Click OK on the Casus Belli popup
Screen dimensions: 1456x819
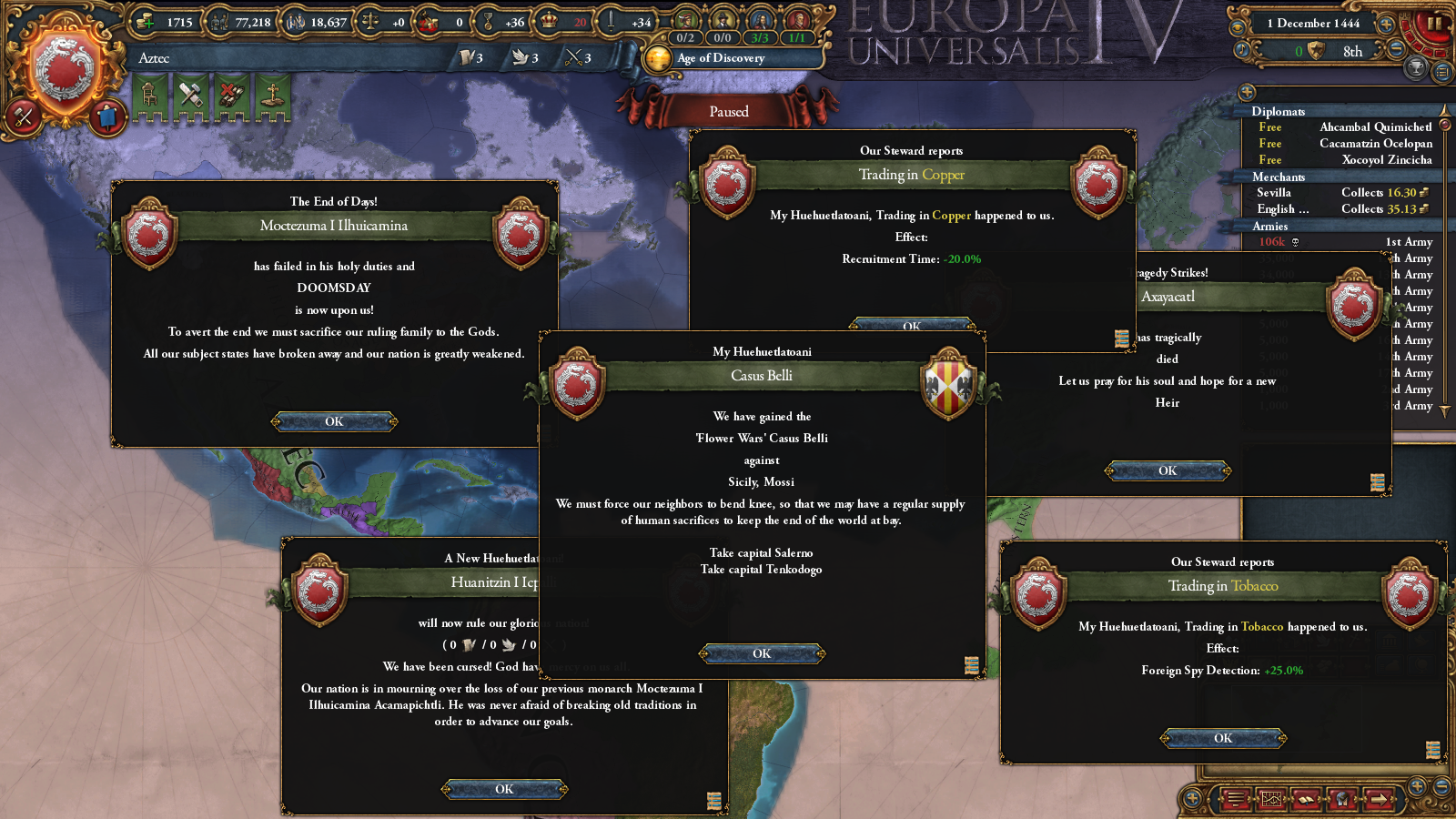pos(762,652)
